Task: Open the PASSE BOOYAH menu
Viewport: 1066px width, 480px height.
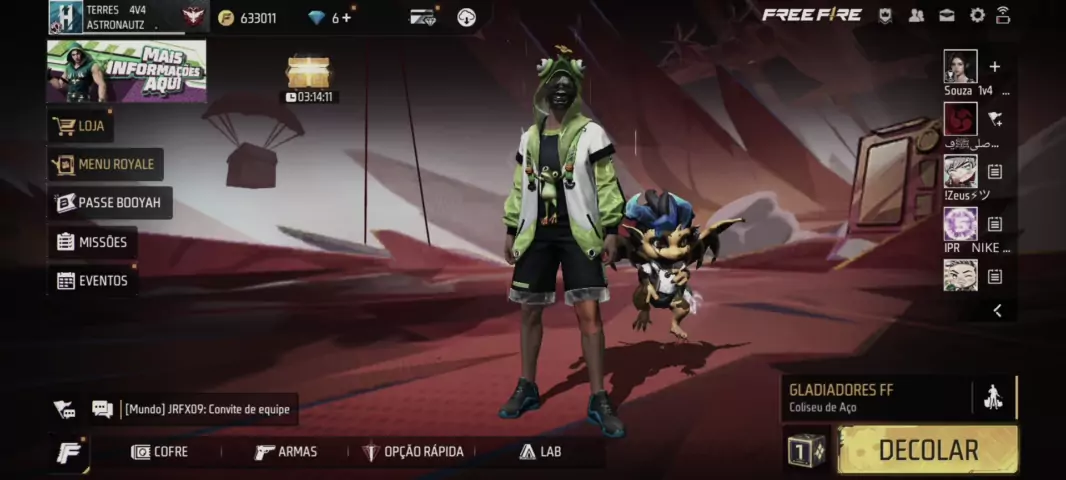Action: click(x=111, y=203)
